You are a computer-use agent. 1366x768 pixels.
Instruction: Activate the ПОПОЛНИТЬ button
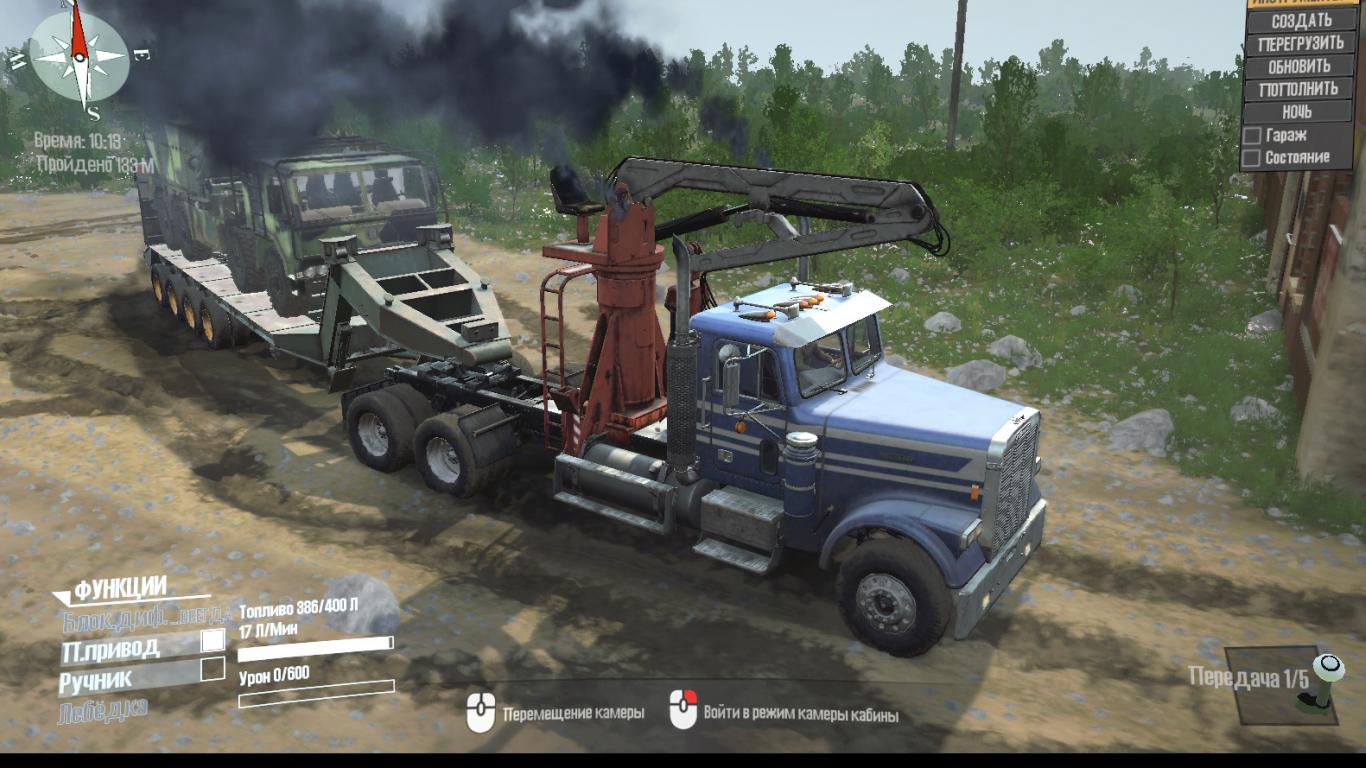pos(1300,89)
